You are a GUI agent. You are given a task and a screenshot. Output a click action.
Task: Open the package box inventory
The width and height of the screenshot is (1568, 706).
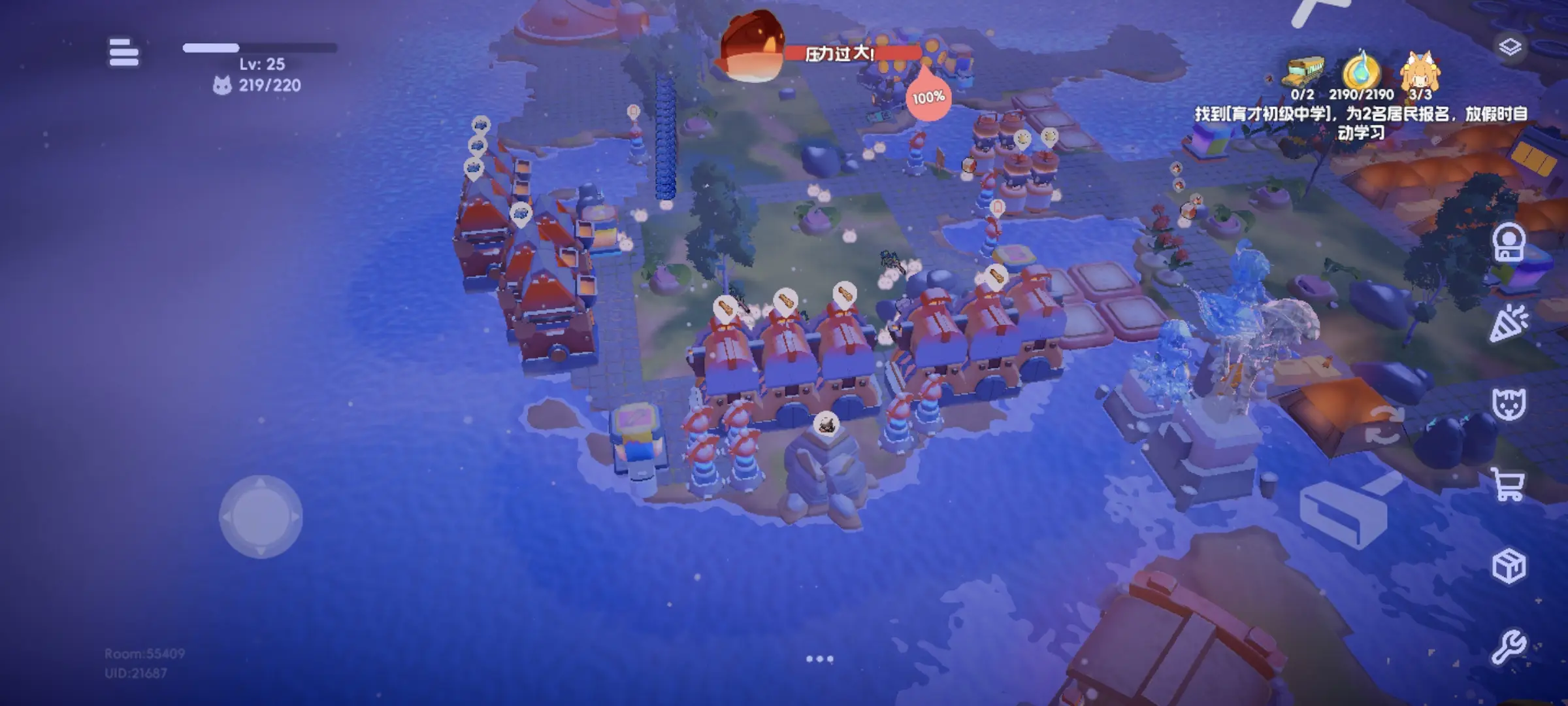(1509, 566)
